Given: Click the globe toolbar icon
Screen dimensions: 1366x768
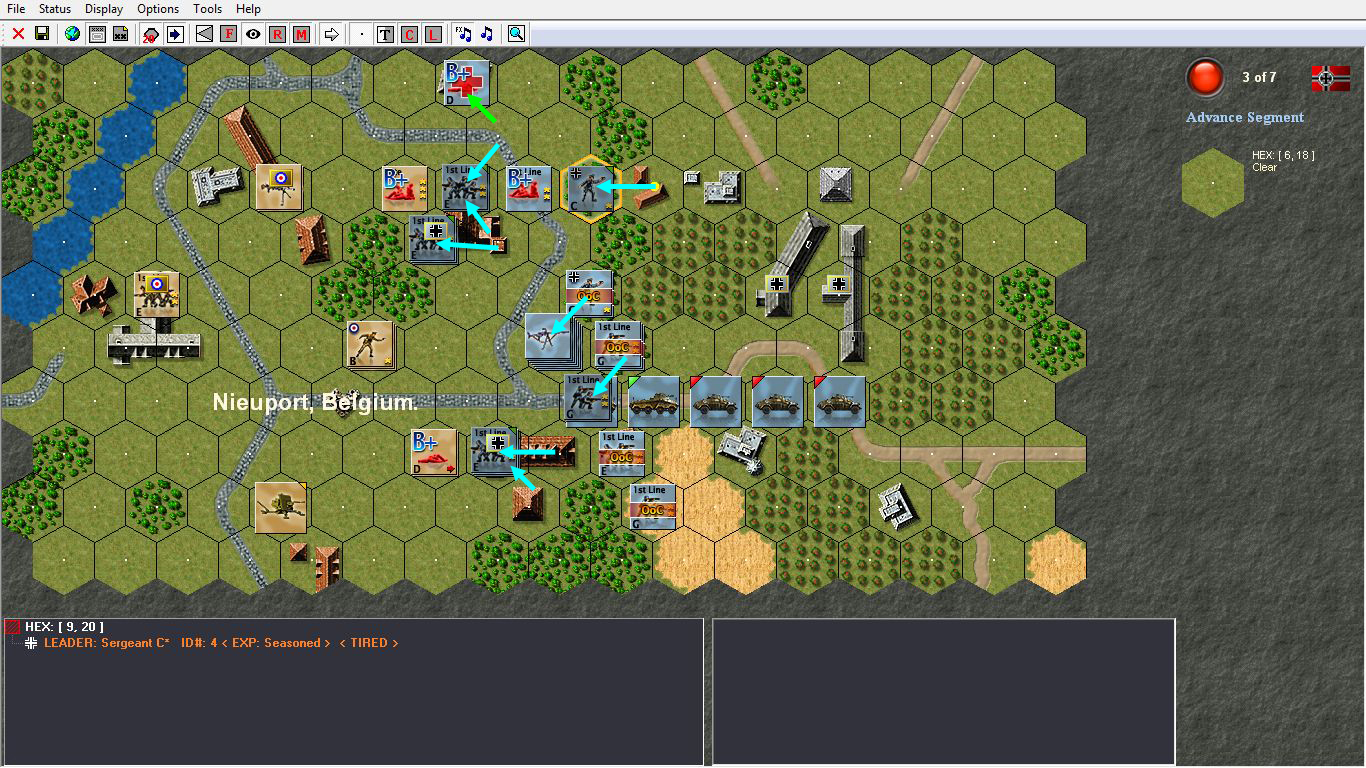Looking at the screenshot, I should pos(72,33).
